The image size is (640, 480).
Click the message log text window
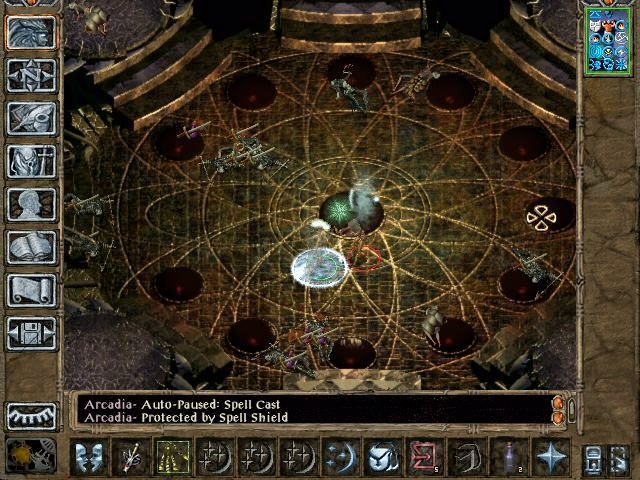[x=312, y=410]
